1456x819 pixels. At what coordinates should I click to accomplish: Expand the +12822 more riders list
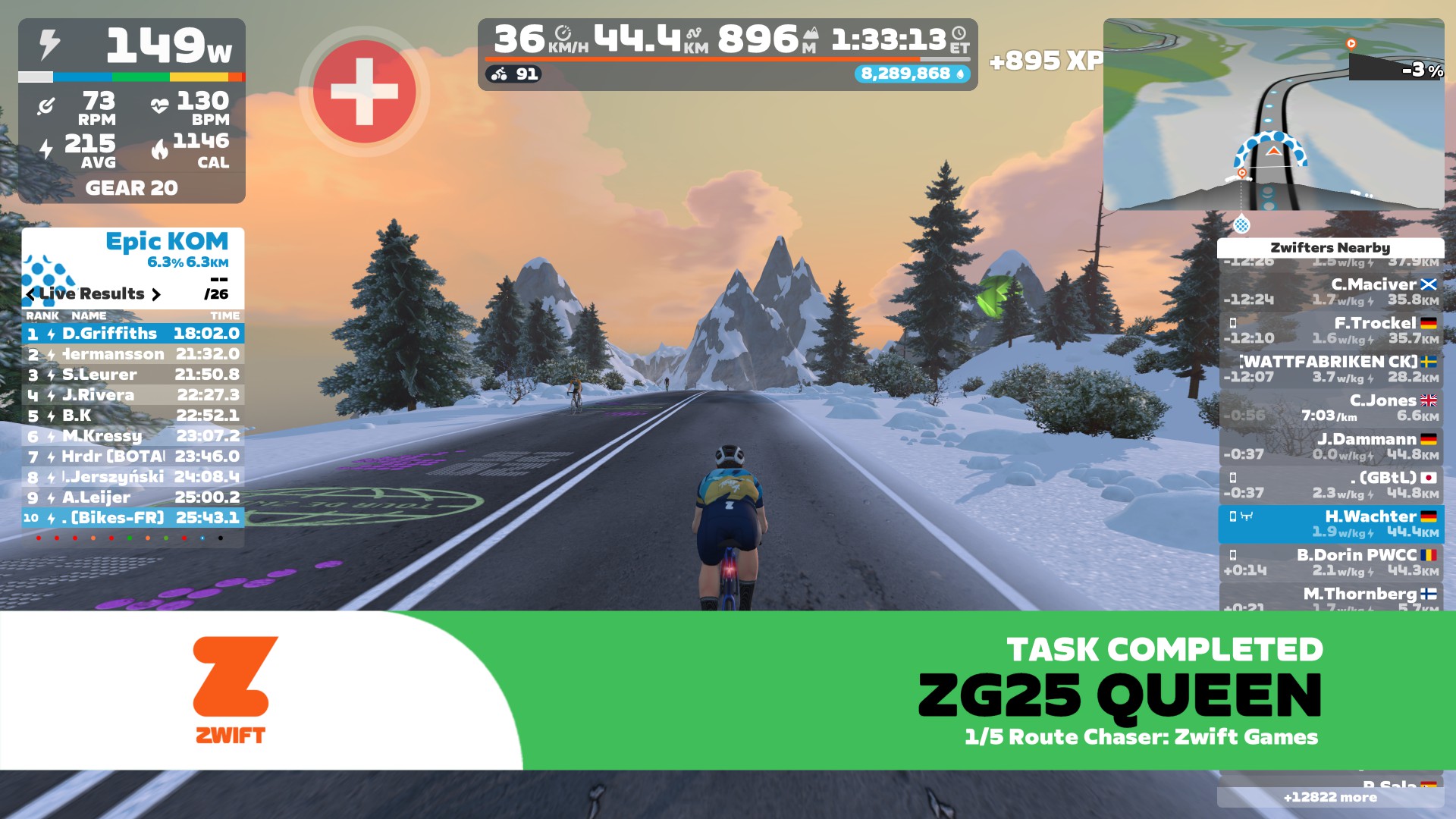pos(1330,797)
